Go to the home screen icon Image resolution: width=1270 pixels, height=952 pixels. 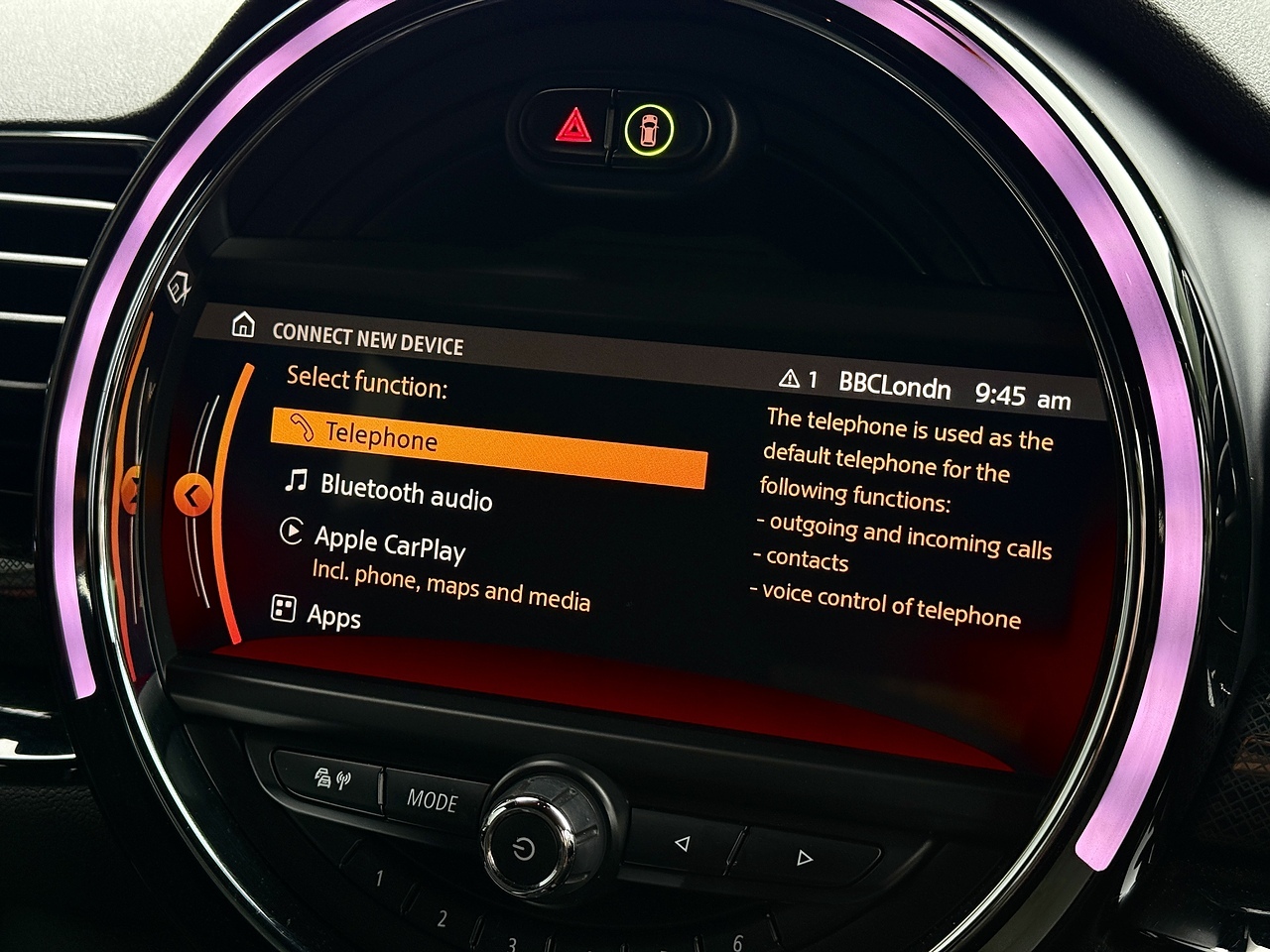coord(242,325)
